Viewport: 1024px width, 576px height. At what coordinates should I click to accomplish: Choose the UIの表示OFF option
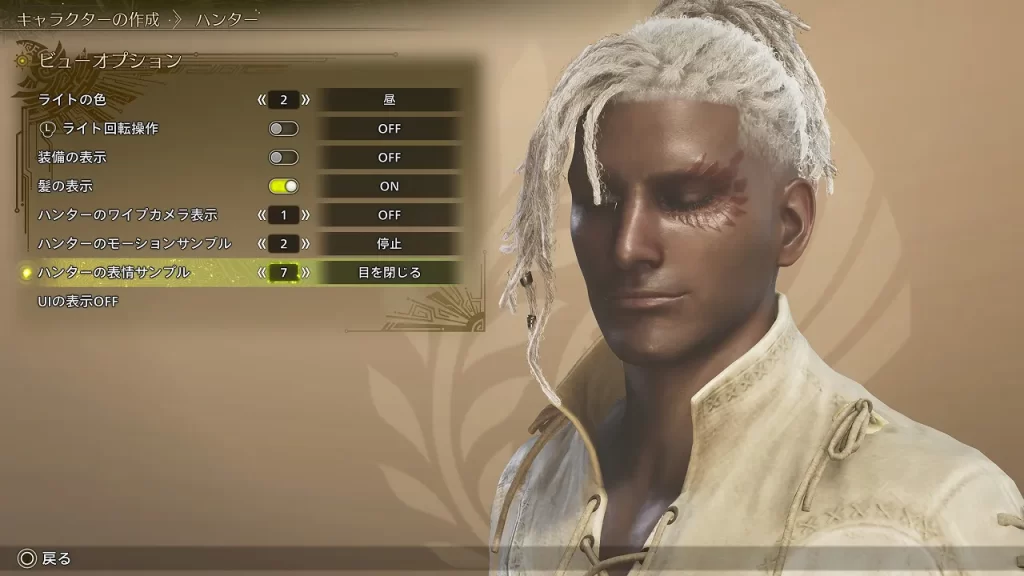[x=78, y=301]
